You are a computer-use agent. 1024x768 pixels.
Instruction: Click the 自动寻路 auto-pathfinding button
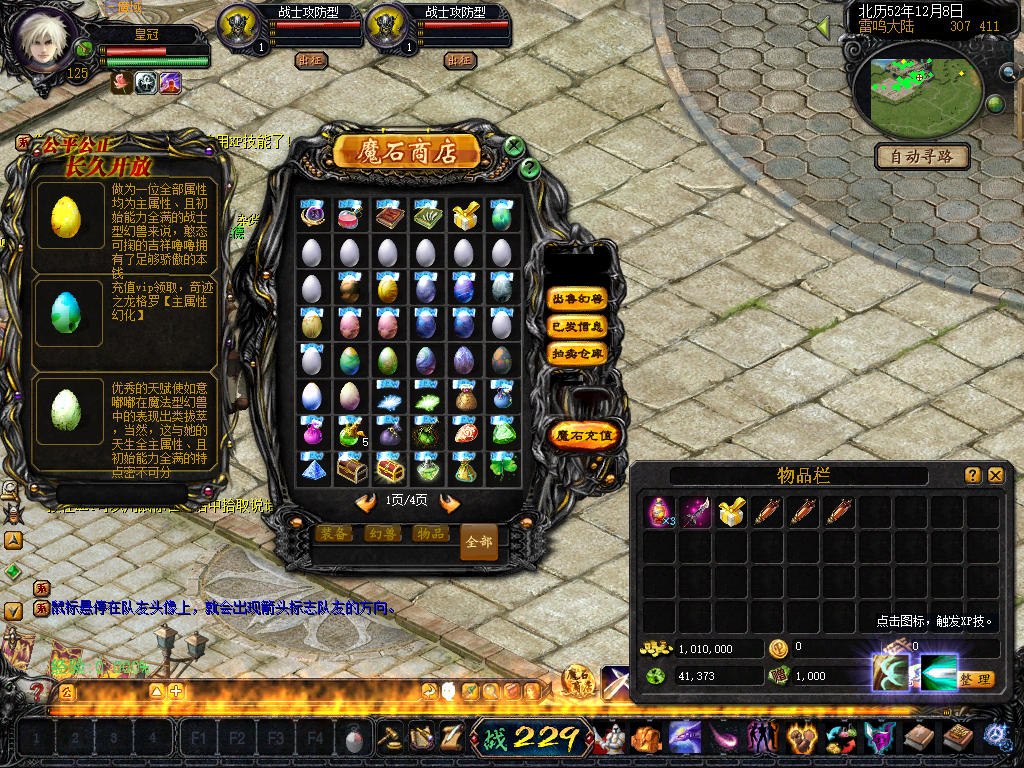[x=923, y=156]
